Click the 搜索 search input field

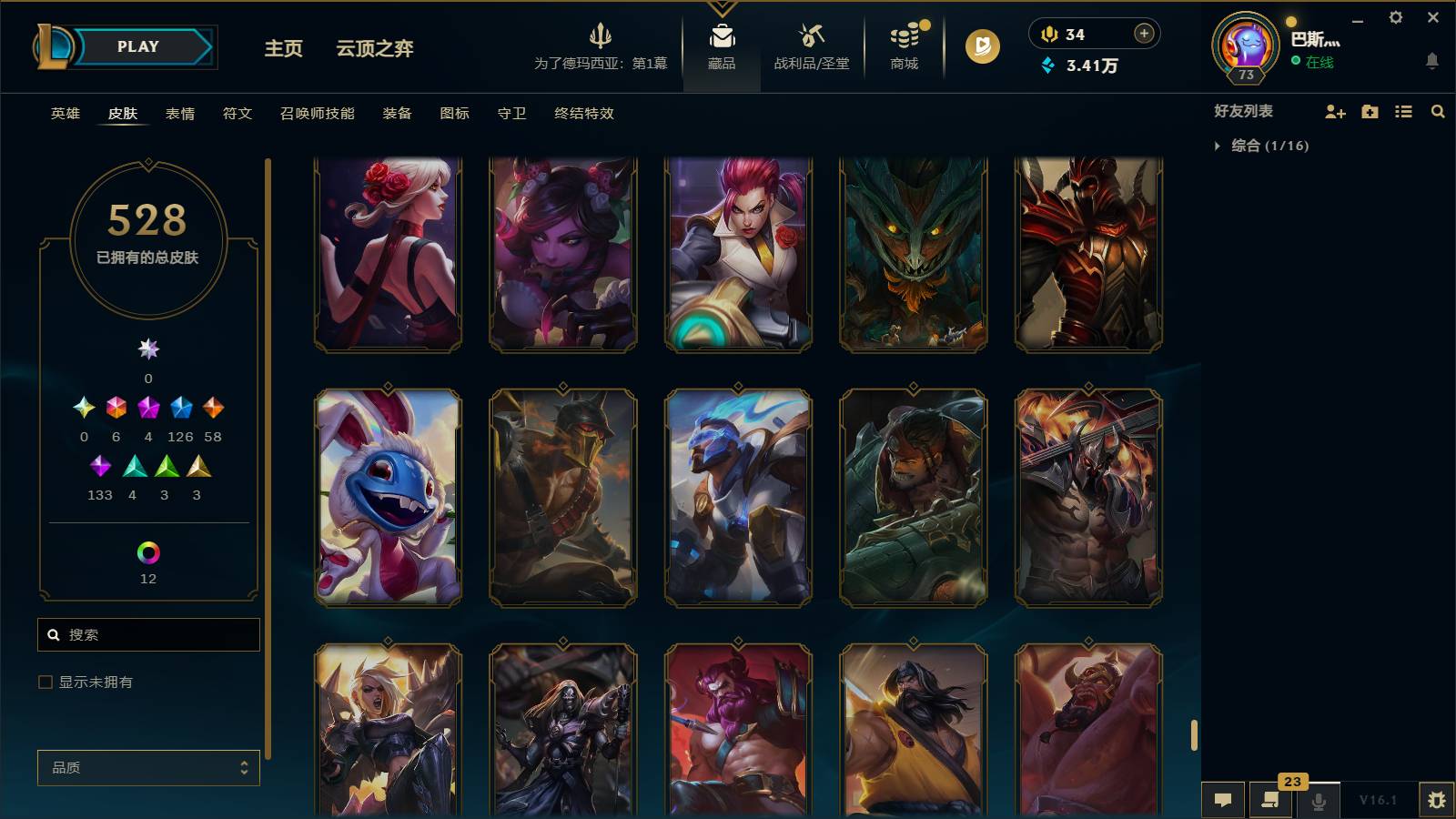click(x=148, y=634)
